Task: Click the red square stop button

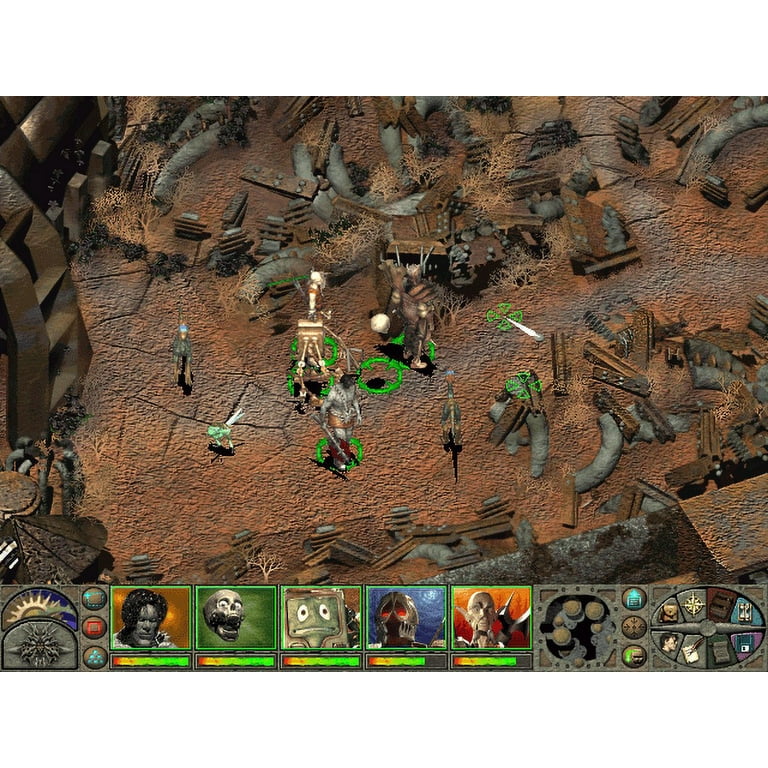Action: pyautogui.click(x=95, y=628)
